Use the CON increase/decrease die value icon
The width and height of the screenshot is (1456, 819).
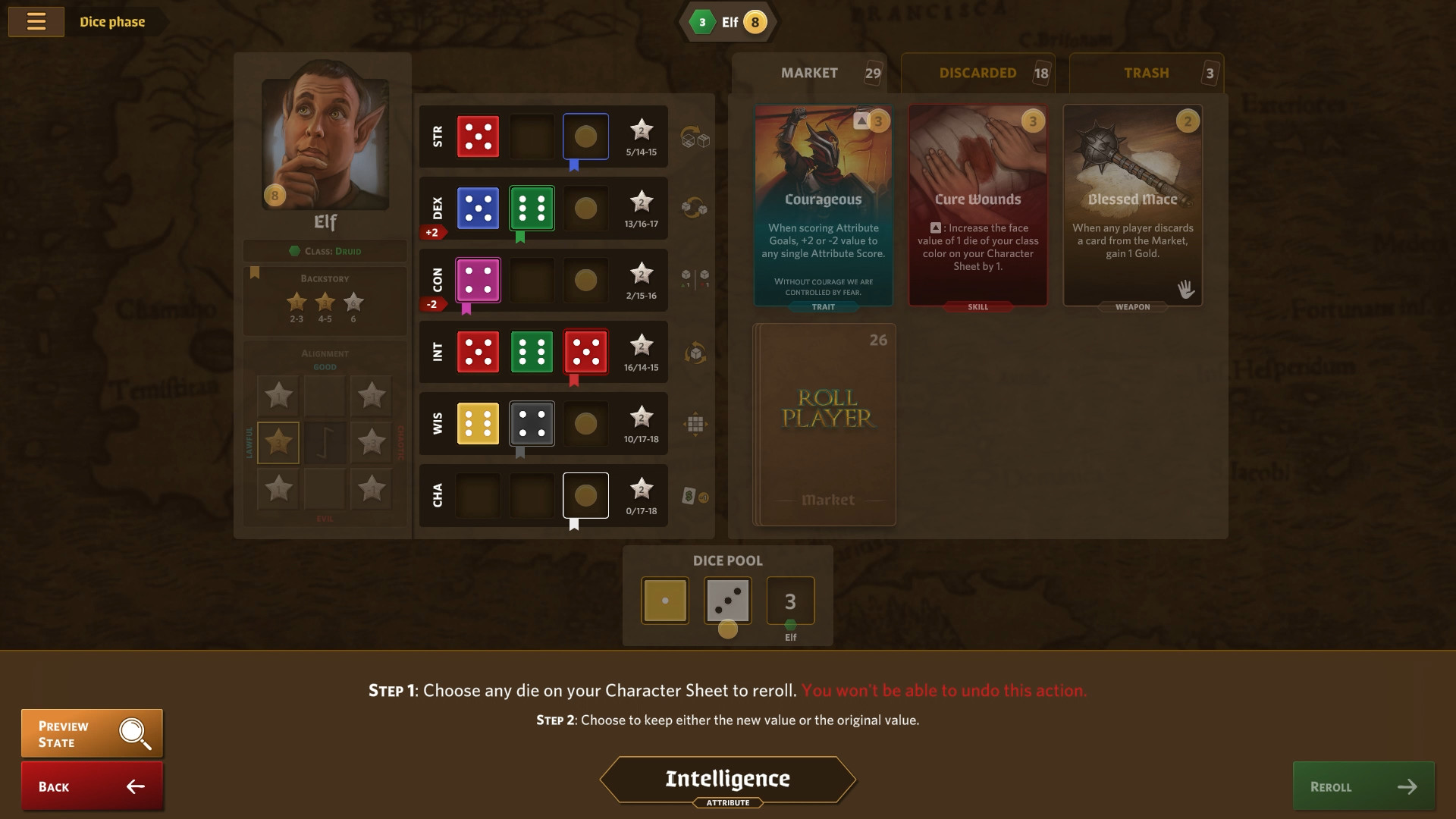pos(694,280)
